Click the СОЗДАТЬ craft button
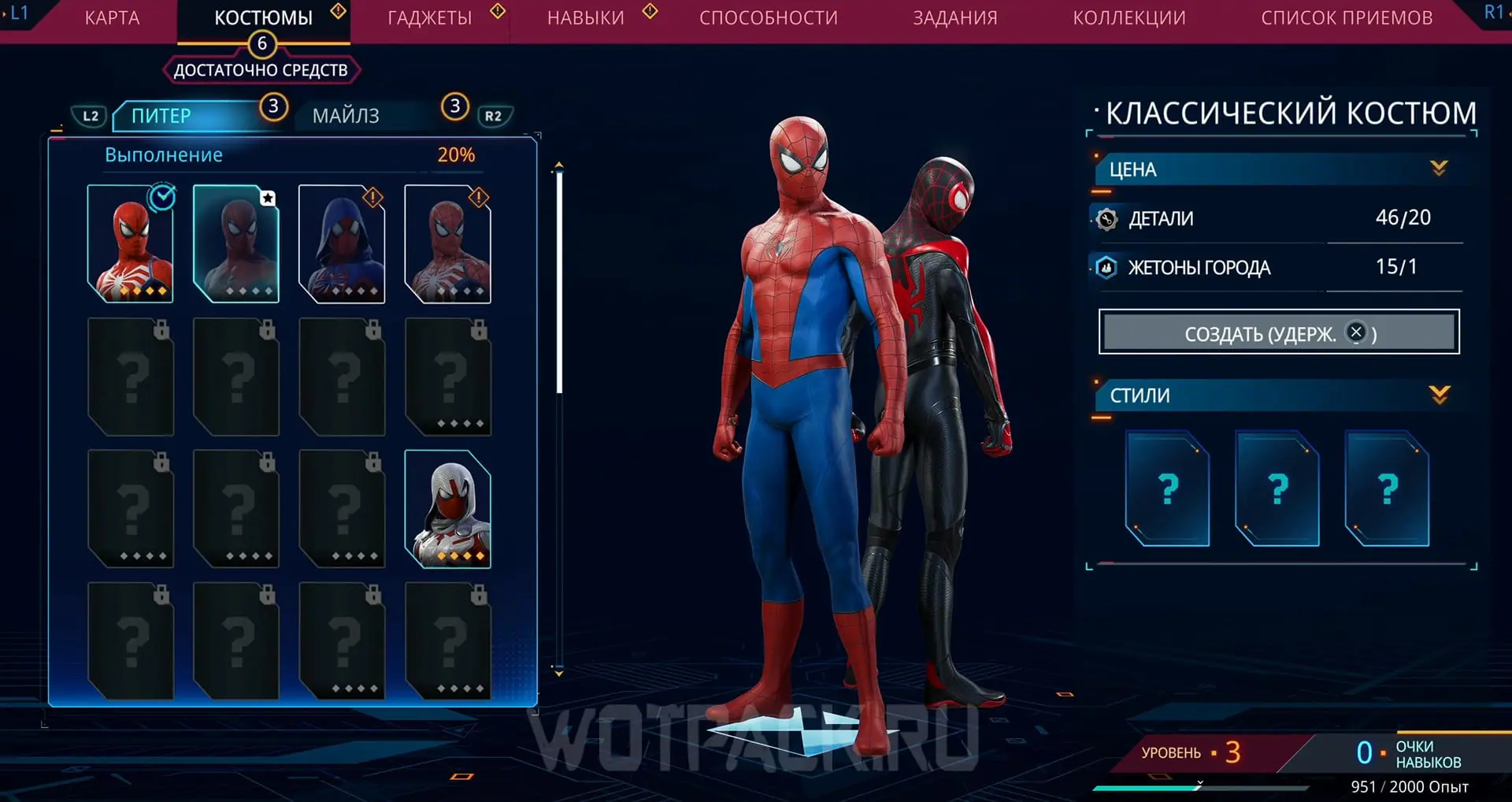 coord(1279,332)
